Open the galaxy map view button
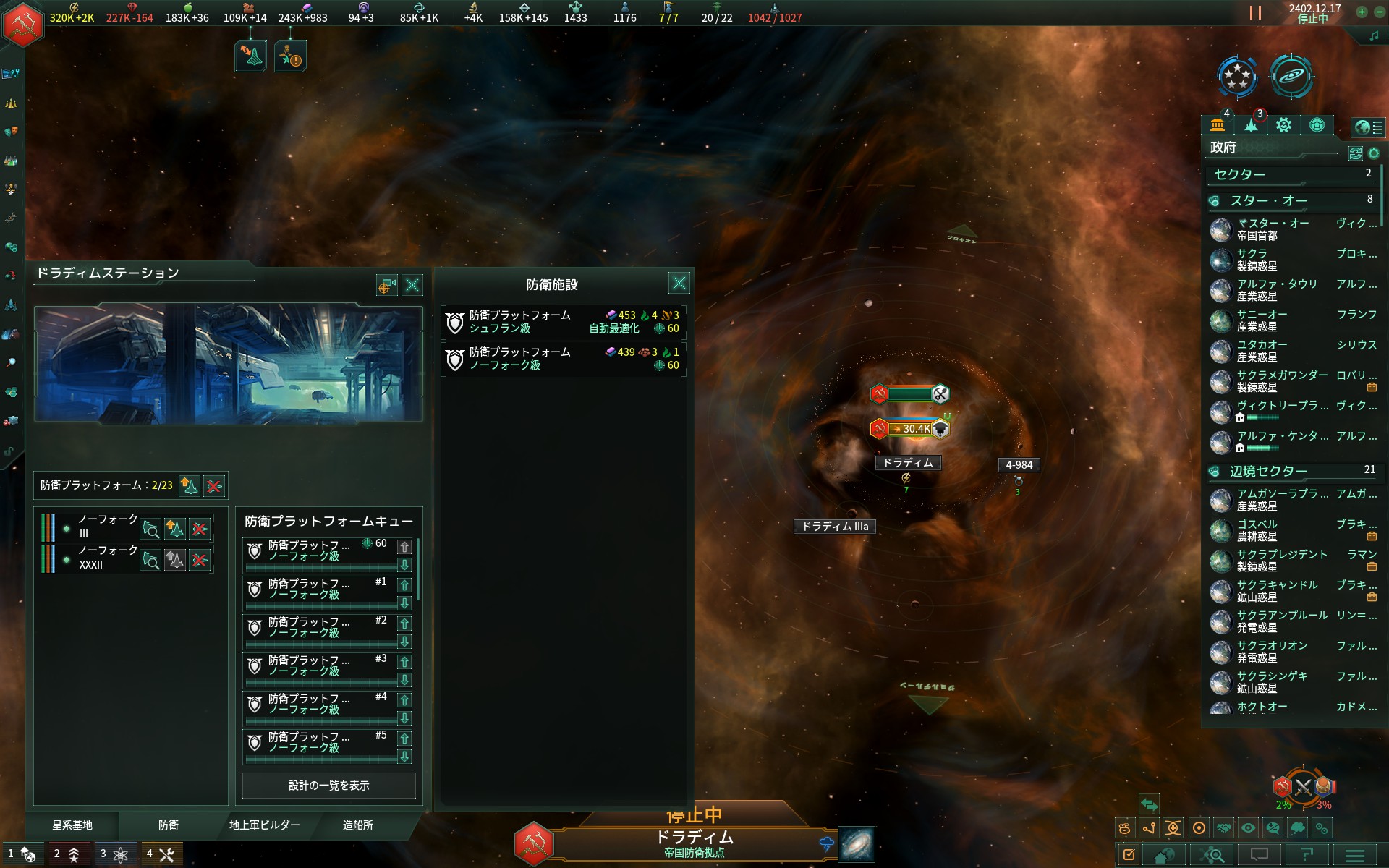 (857, 844)
